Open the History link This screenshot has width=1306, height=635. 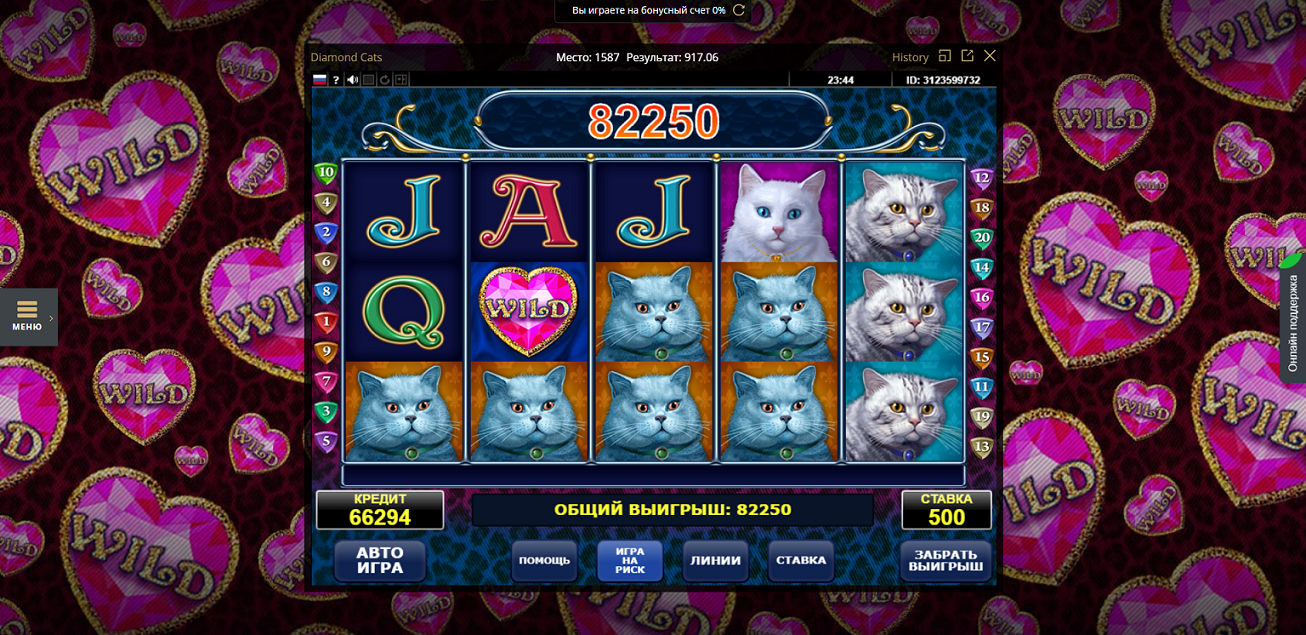pyautogui.click(x=910, y=57)
